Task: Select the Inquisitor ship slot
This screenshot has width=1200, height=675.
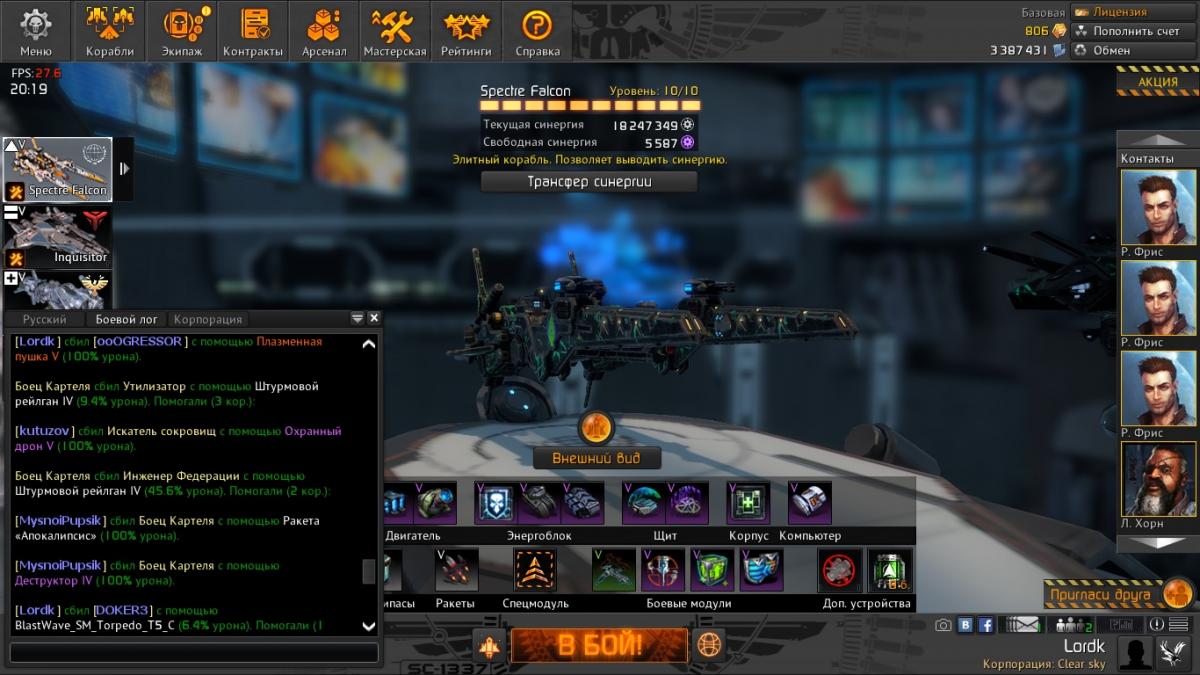Action: [57, 236]
